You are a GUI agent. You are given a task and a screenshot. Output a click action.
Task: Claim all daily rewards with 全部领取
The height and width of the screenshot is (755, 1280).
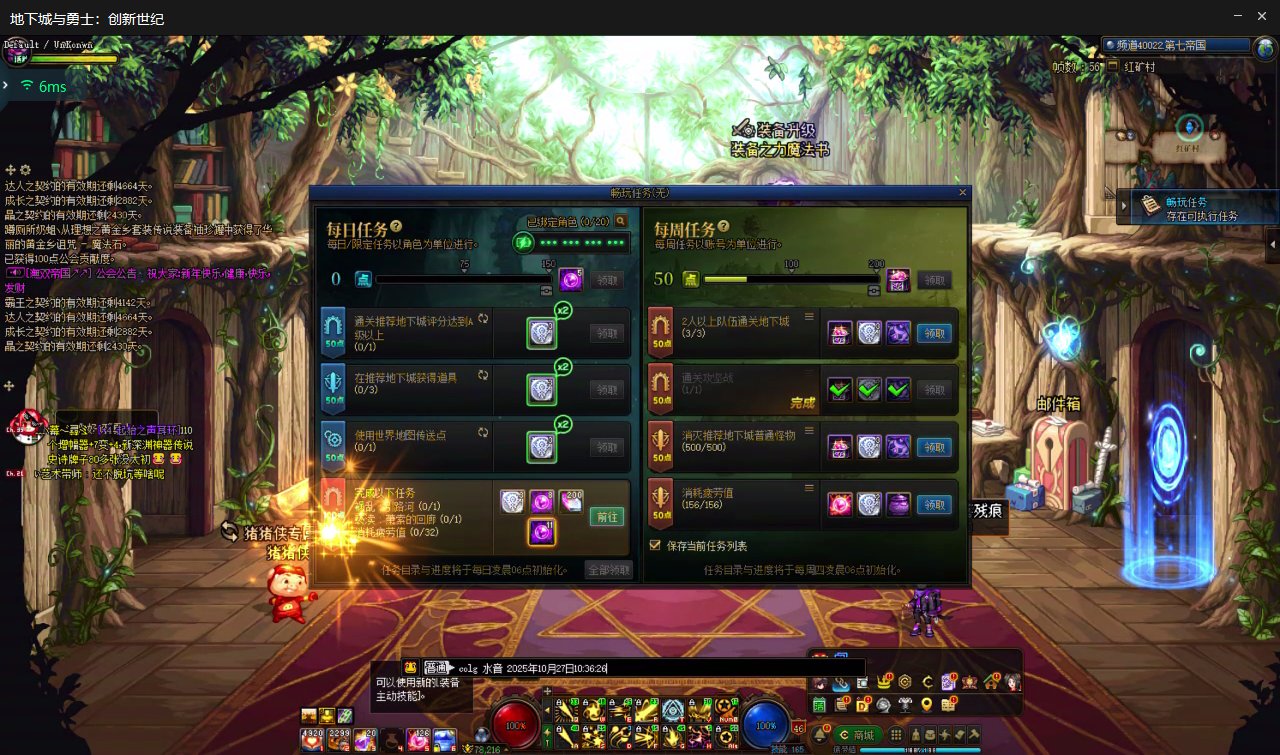(609, 570)
